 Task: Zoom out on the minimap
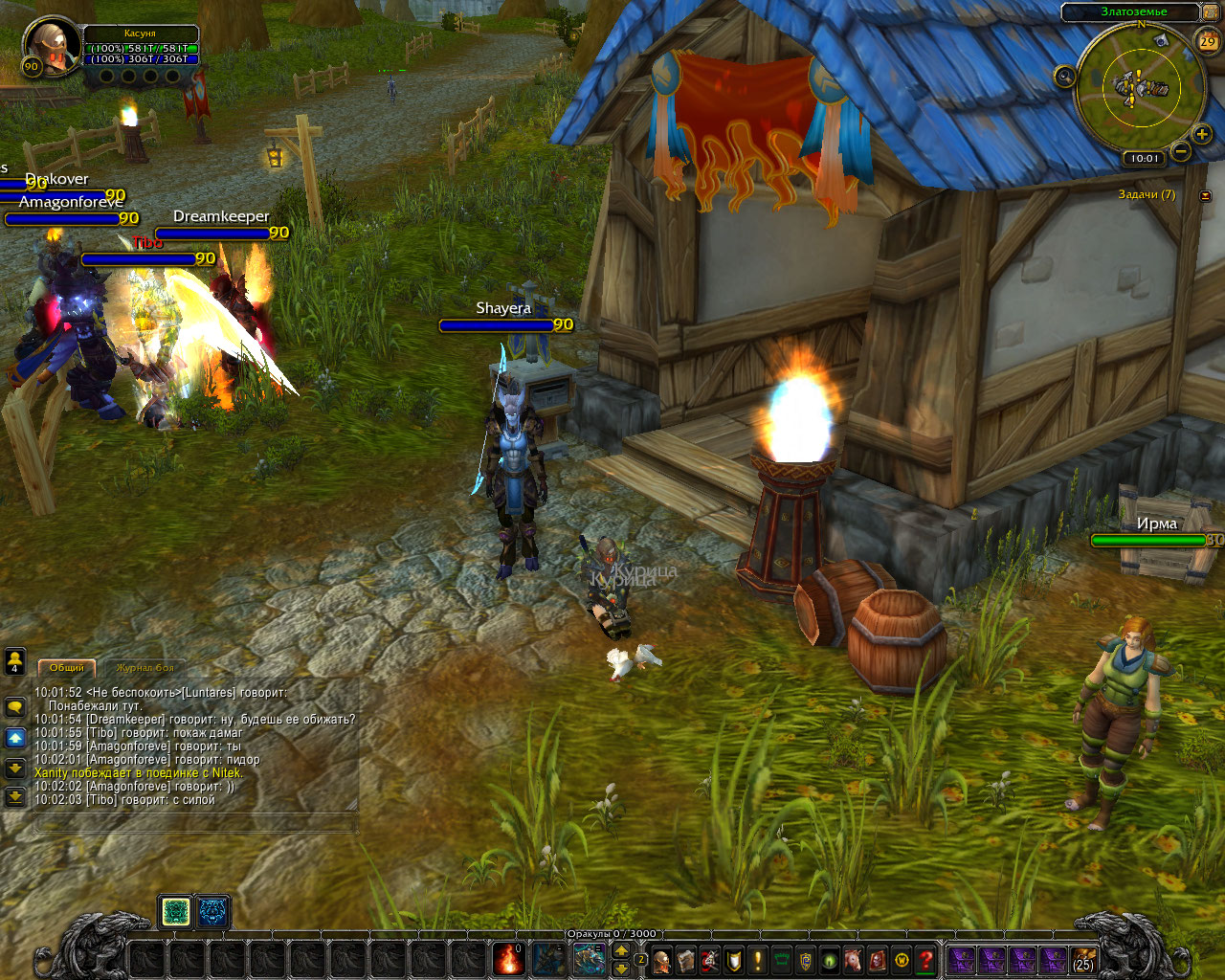[1182, 152]
